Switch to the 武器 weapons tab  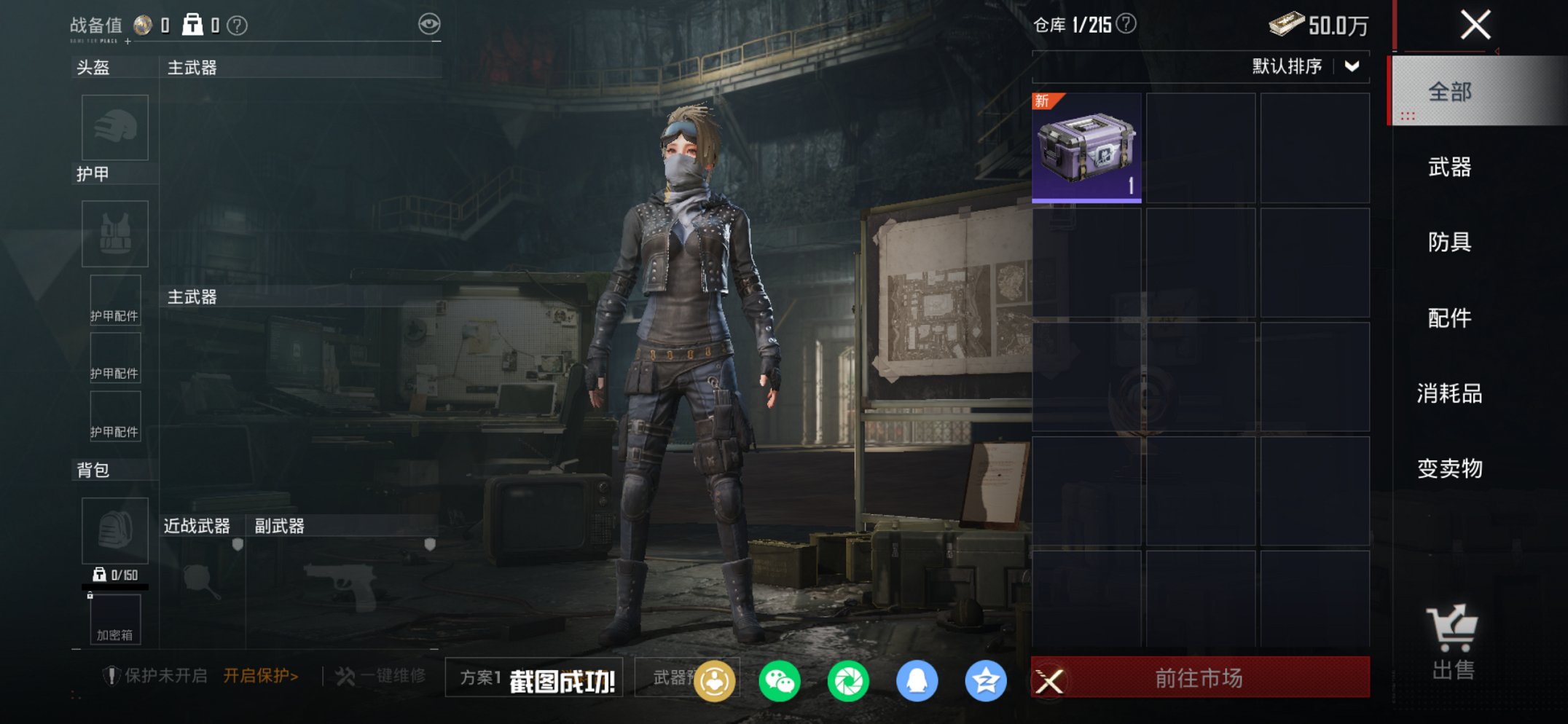(x=1451, y=167)
